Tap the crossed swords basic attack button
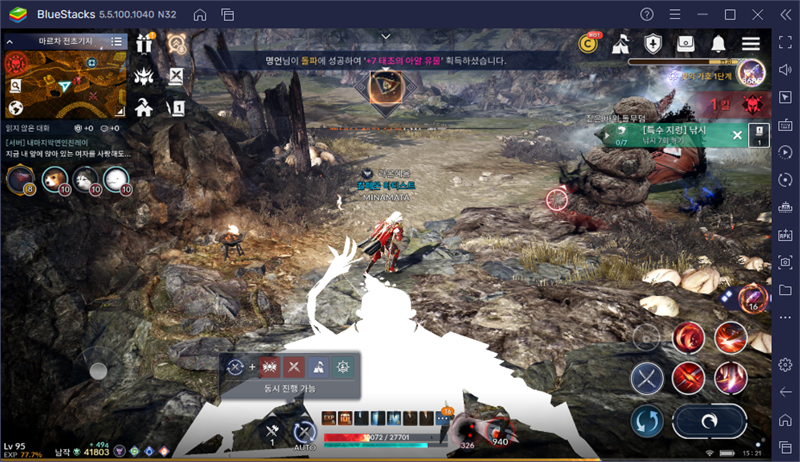800x462 pixels. click(x=647, y=379)
